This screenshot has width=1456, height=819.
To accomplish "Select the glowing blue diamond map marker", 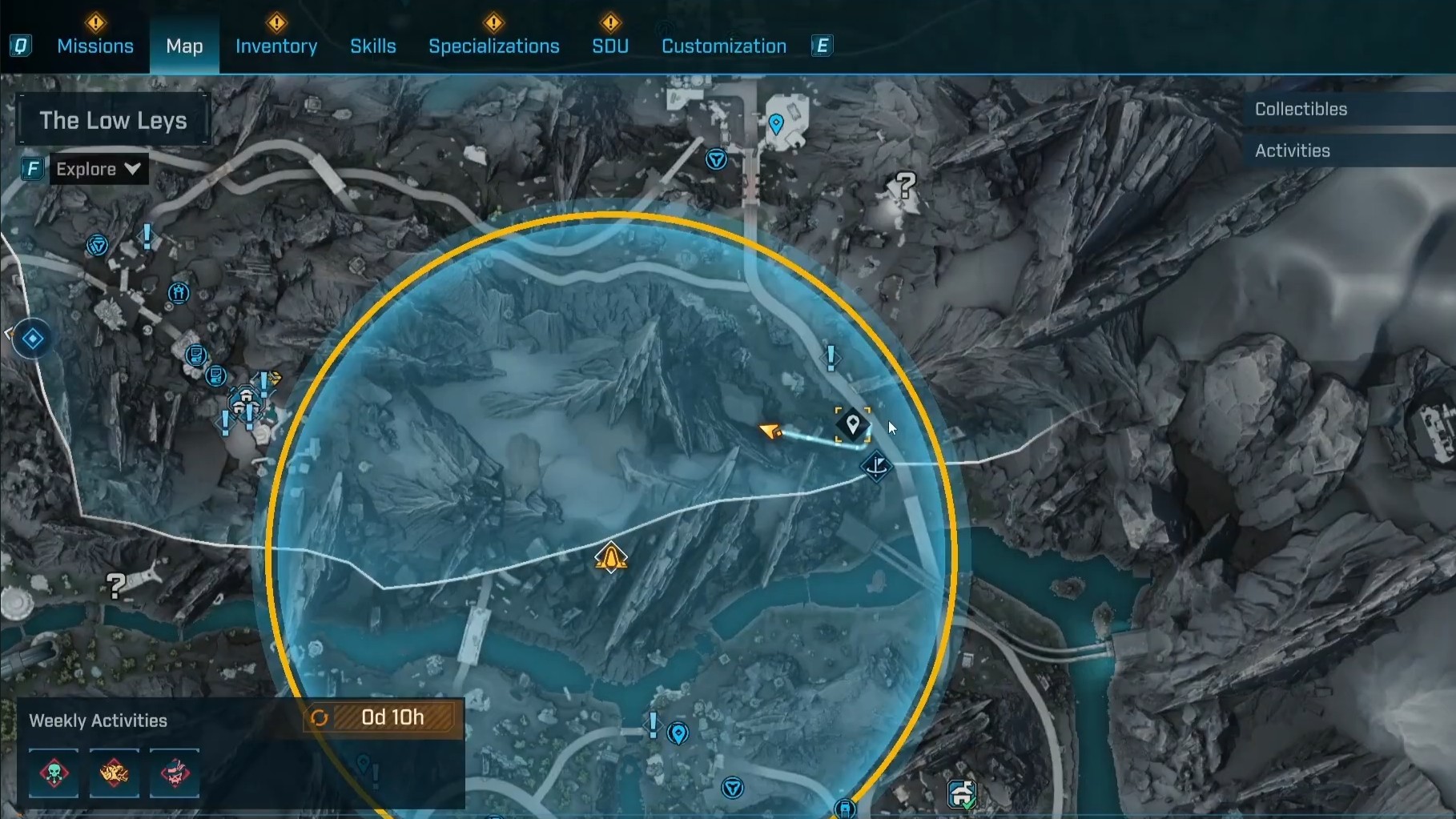I will 33,339.
